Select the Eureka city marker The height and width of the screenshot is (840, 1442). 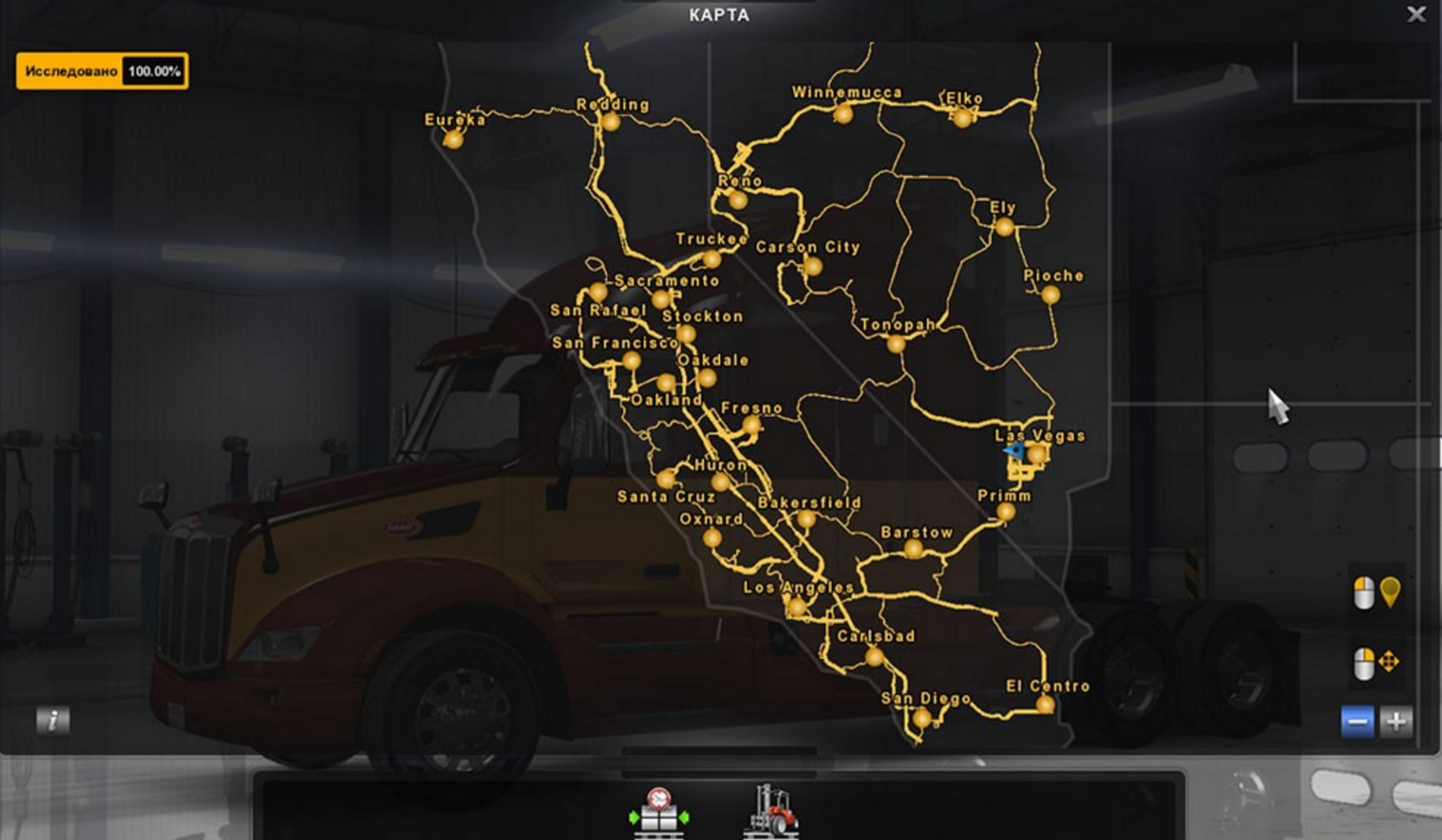click(x=453, y=140)
